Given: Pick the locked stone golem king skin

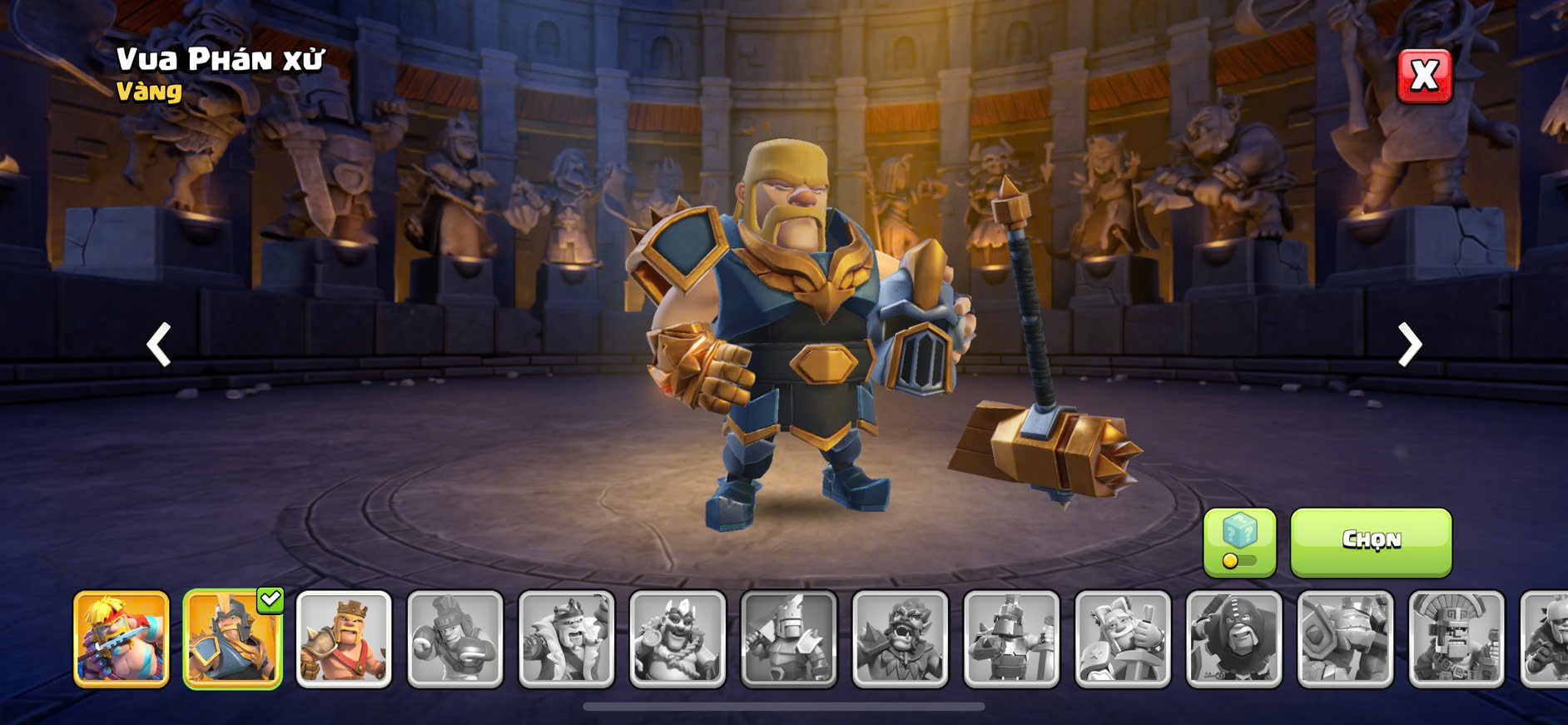Looking at the screenshot, I should pos(1345,639).
